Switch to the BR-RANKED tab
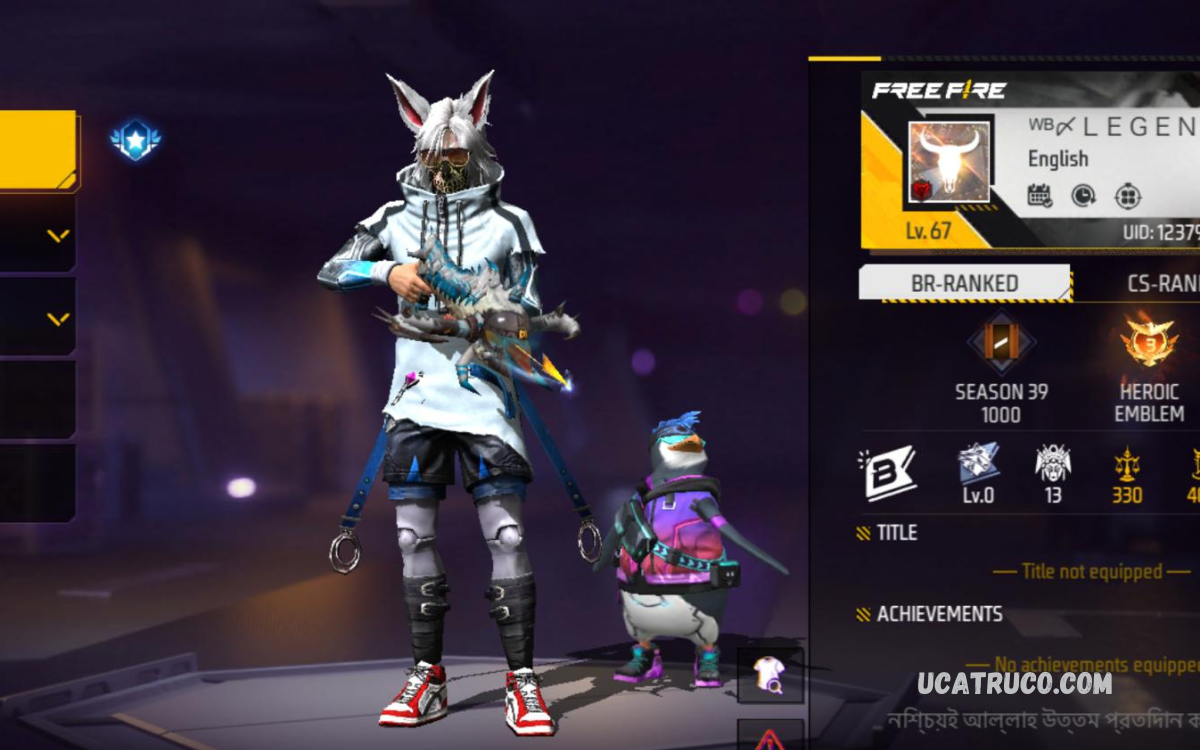The image size is (1200, 750). coord(964,284)
